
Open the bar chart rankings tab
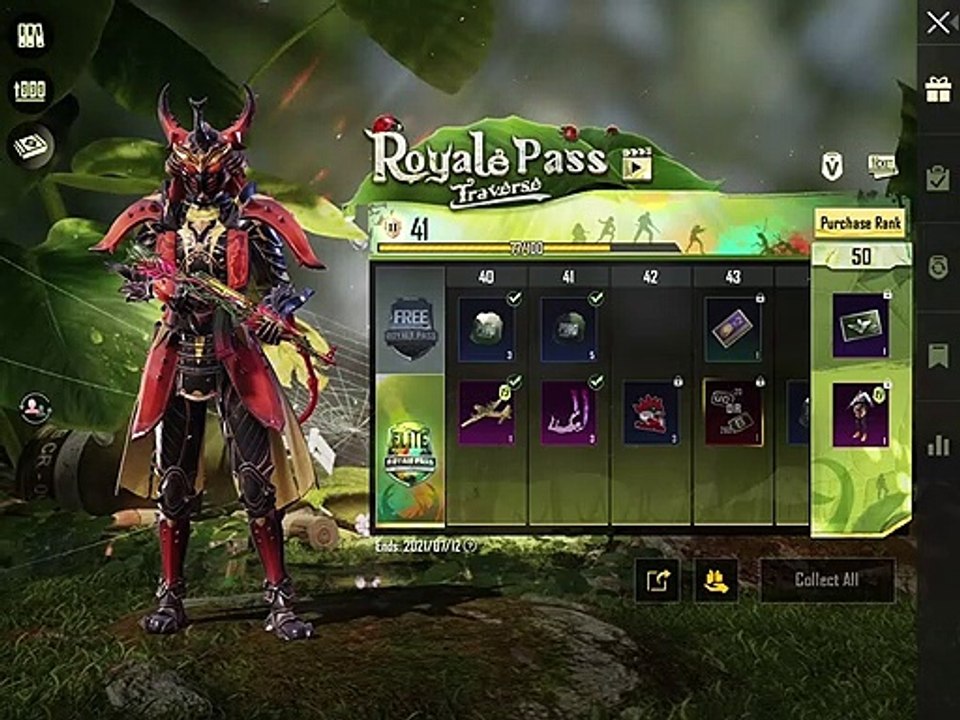[938, 445]
